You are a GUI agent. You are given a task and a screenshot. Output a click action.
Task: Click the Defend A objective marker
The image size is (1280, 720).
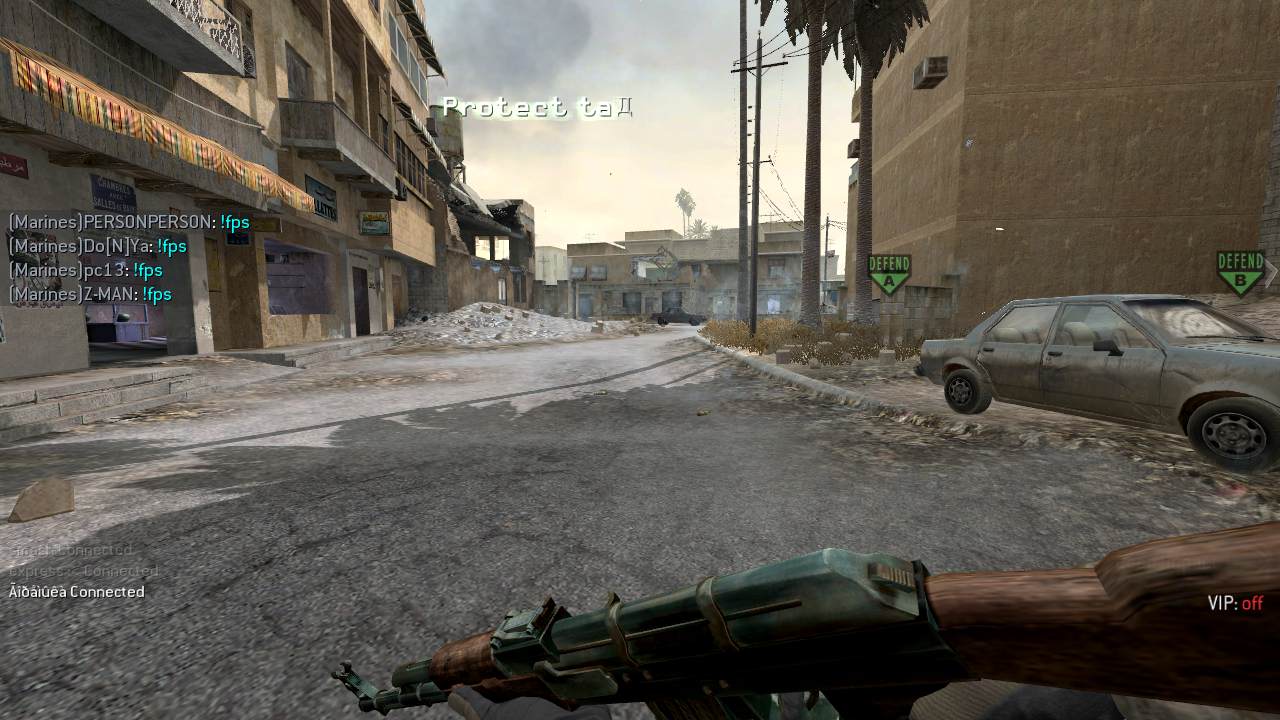[x=889, y=273]
